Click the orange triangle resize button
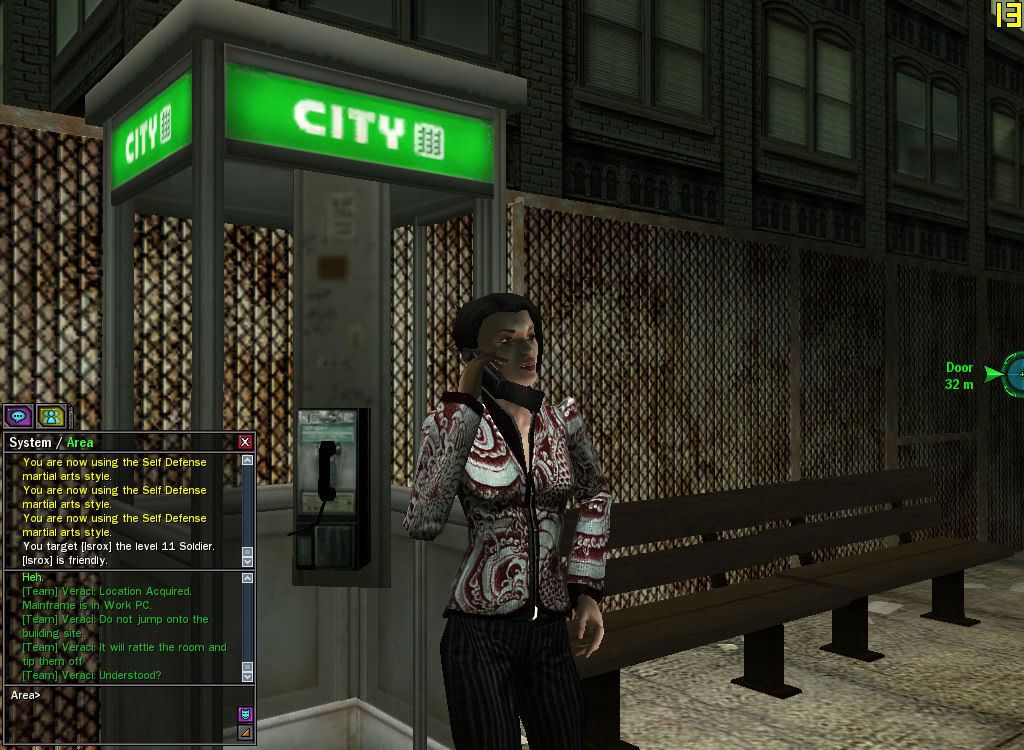 [x=245, y=733]
